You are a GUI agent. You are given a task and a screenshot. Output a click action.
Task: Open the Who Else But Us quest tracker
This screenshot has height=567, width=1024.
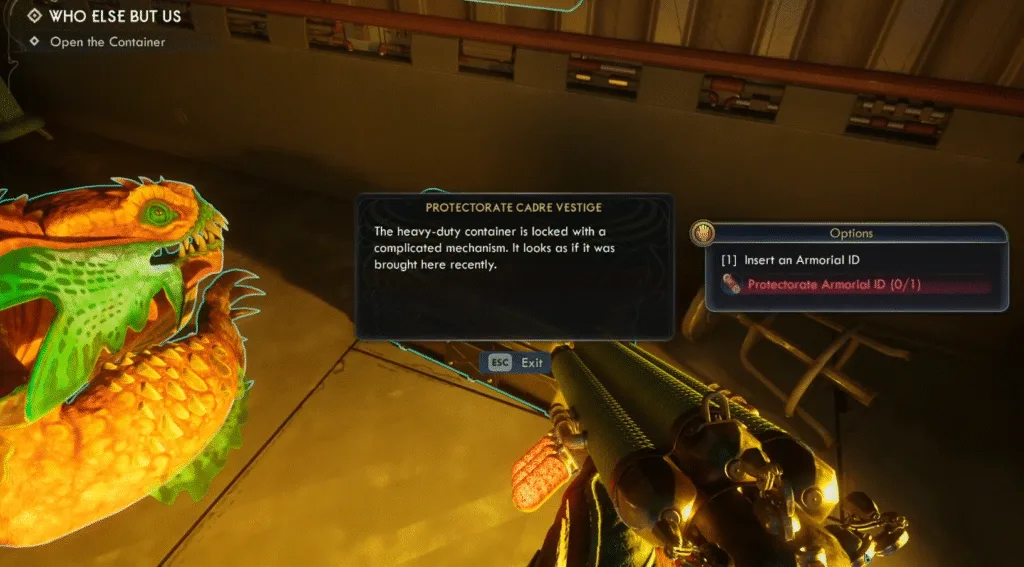(x=112, y=16)
